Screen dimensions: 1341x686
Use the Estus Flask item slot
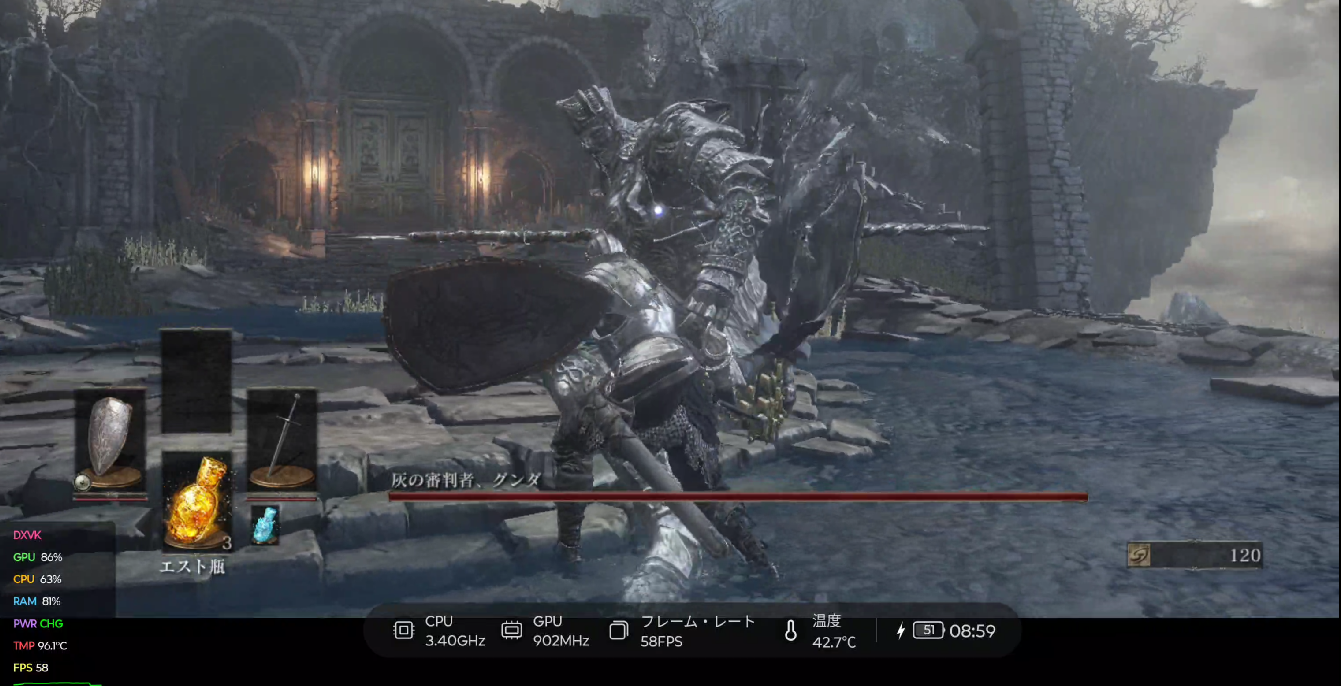pos(197,502)
